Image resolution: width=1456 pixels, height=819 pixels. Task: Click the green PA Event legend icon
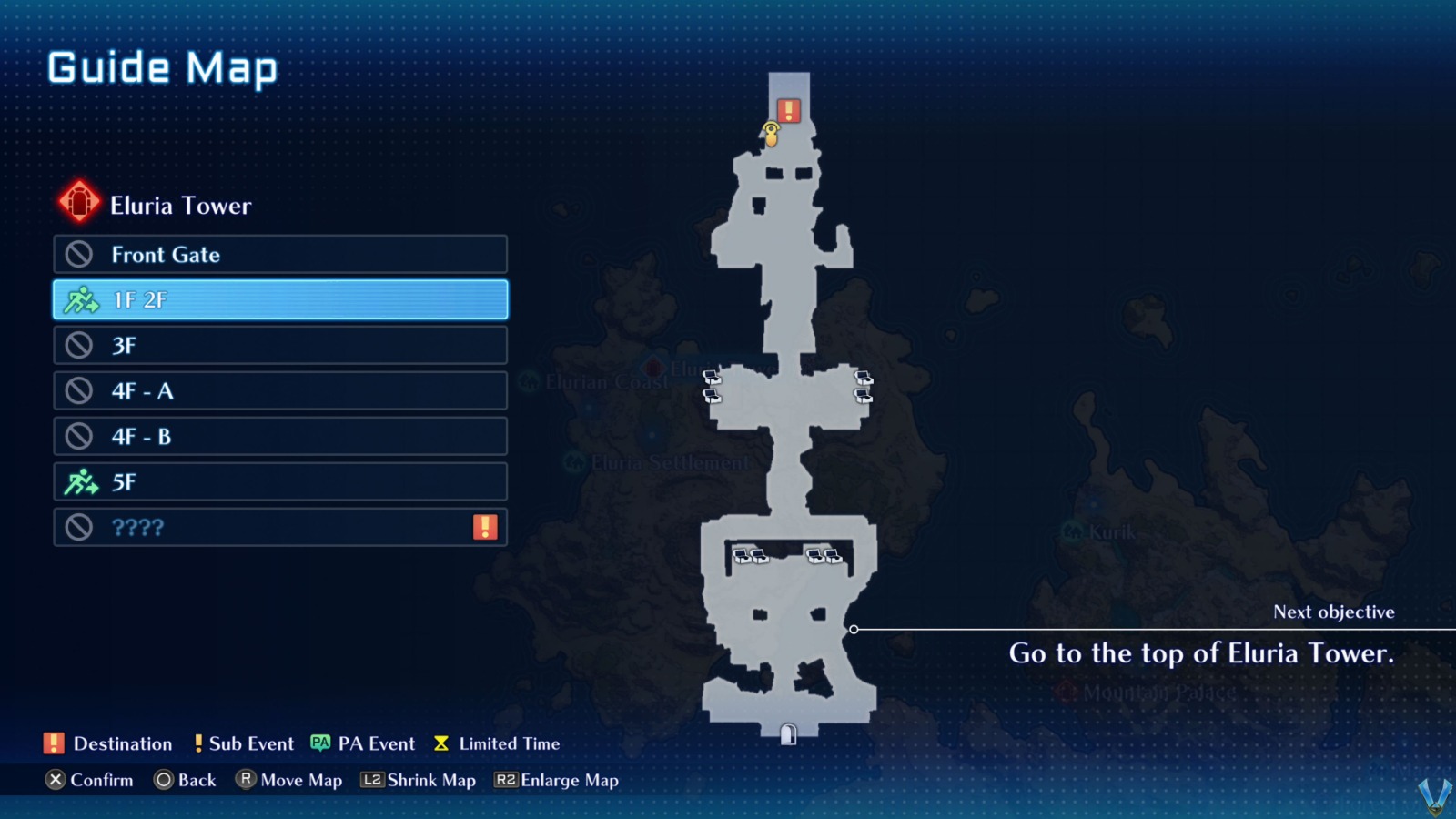(x=318, y=743)
